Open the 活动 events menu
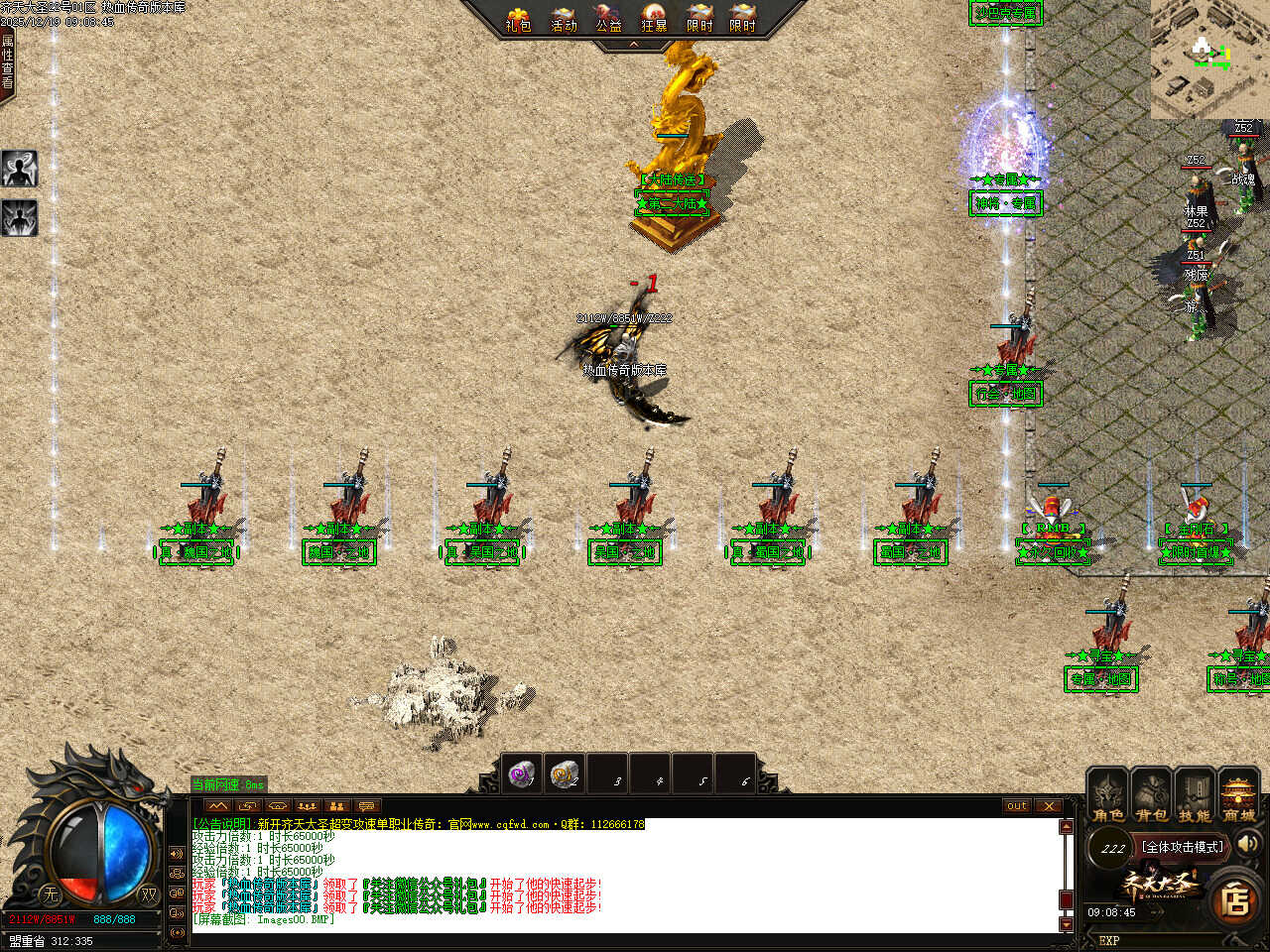Viewport: 1270px width, 952px height. pyautogui.click(x=564, y=19)
